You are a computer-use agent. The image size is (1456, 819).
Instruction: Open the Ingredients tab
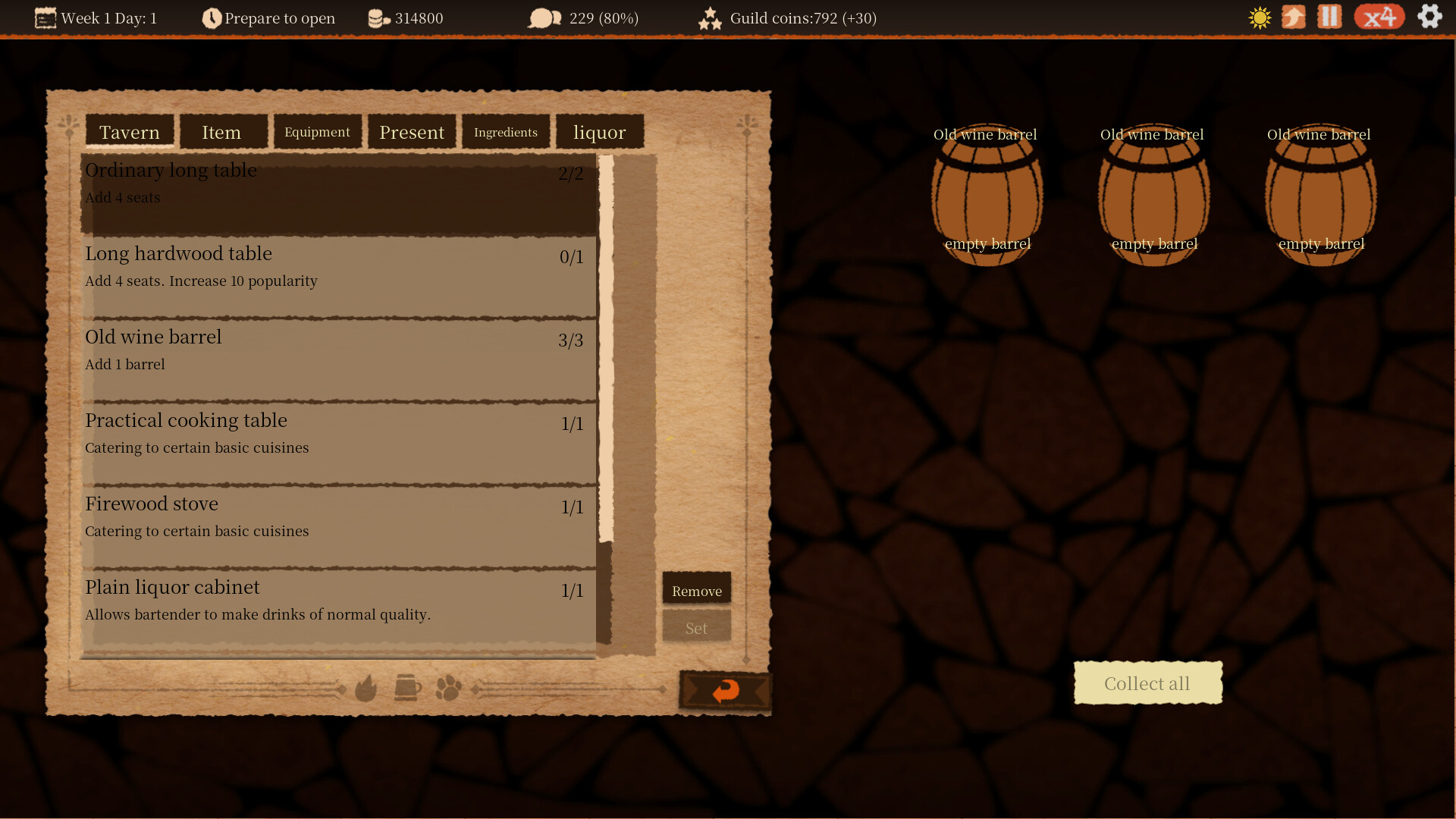[506, 131]
